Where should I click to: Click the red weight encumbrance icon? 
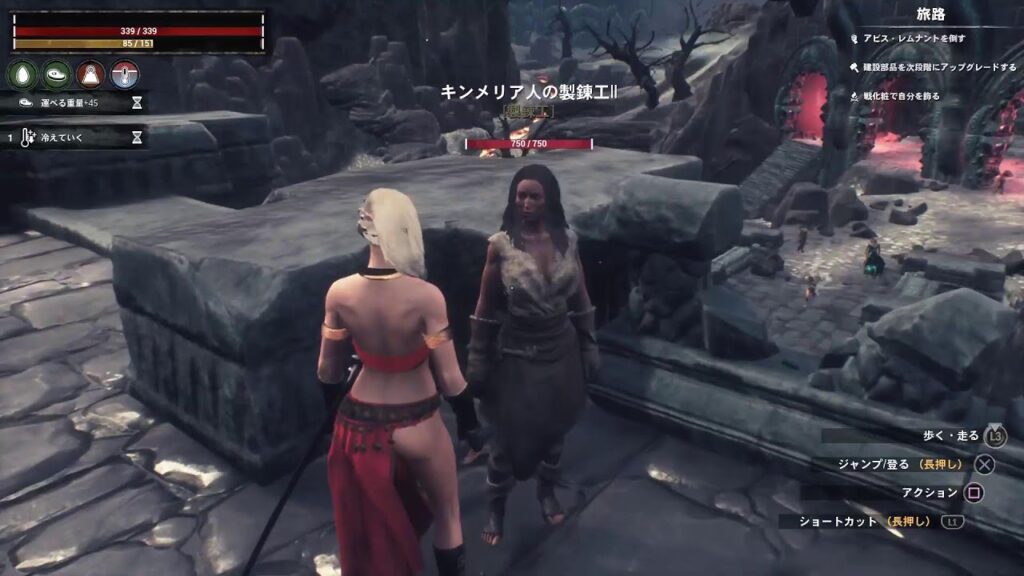click(90, 75)
